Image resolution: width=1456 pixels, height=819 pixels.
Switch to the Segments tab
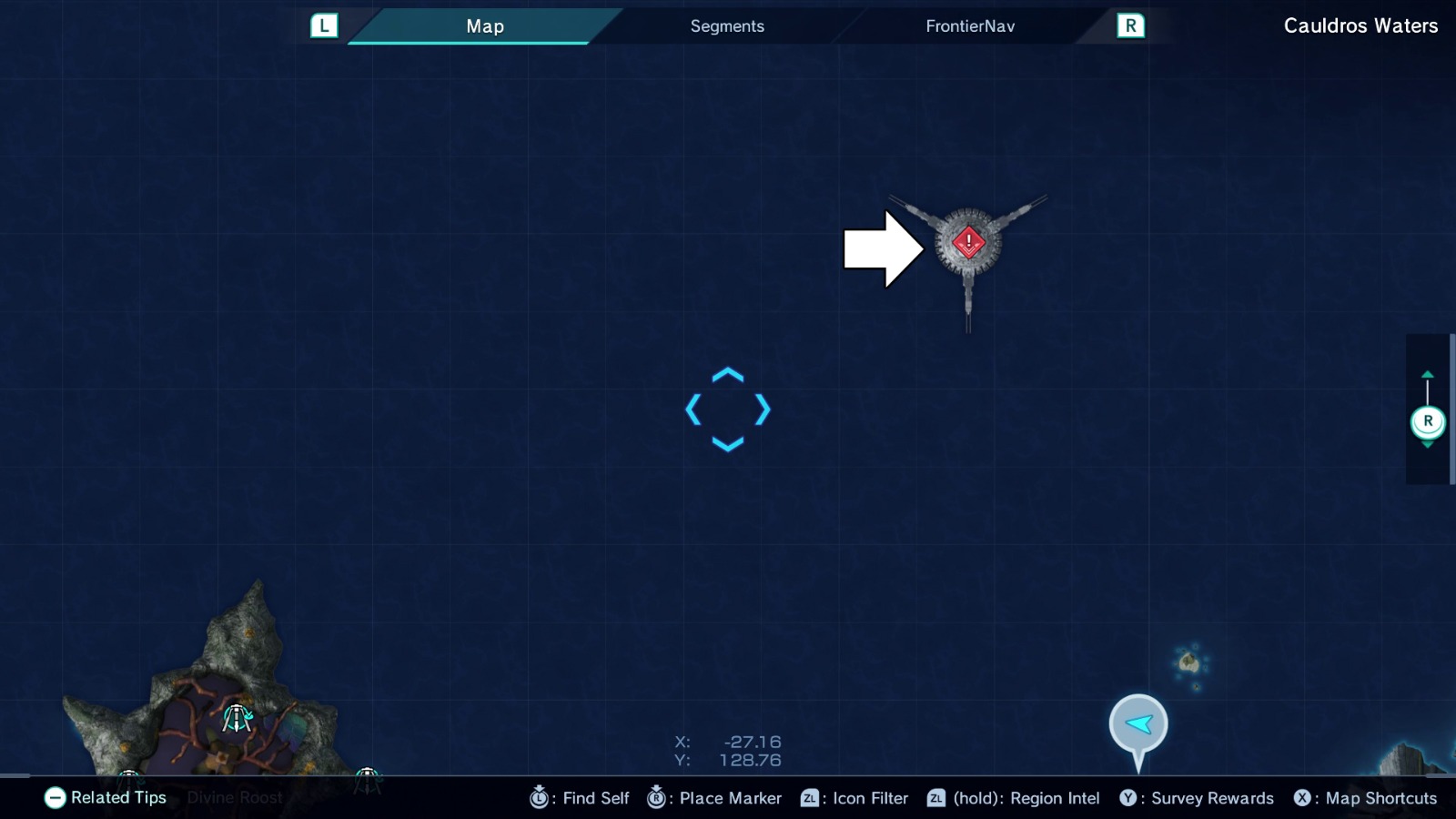coord(726,25)
